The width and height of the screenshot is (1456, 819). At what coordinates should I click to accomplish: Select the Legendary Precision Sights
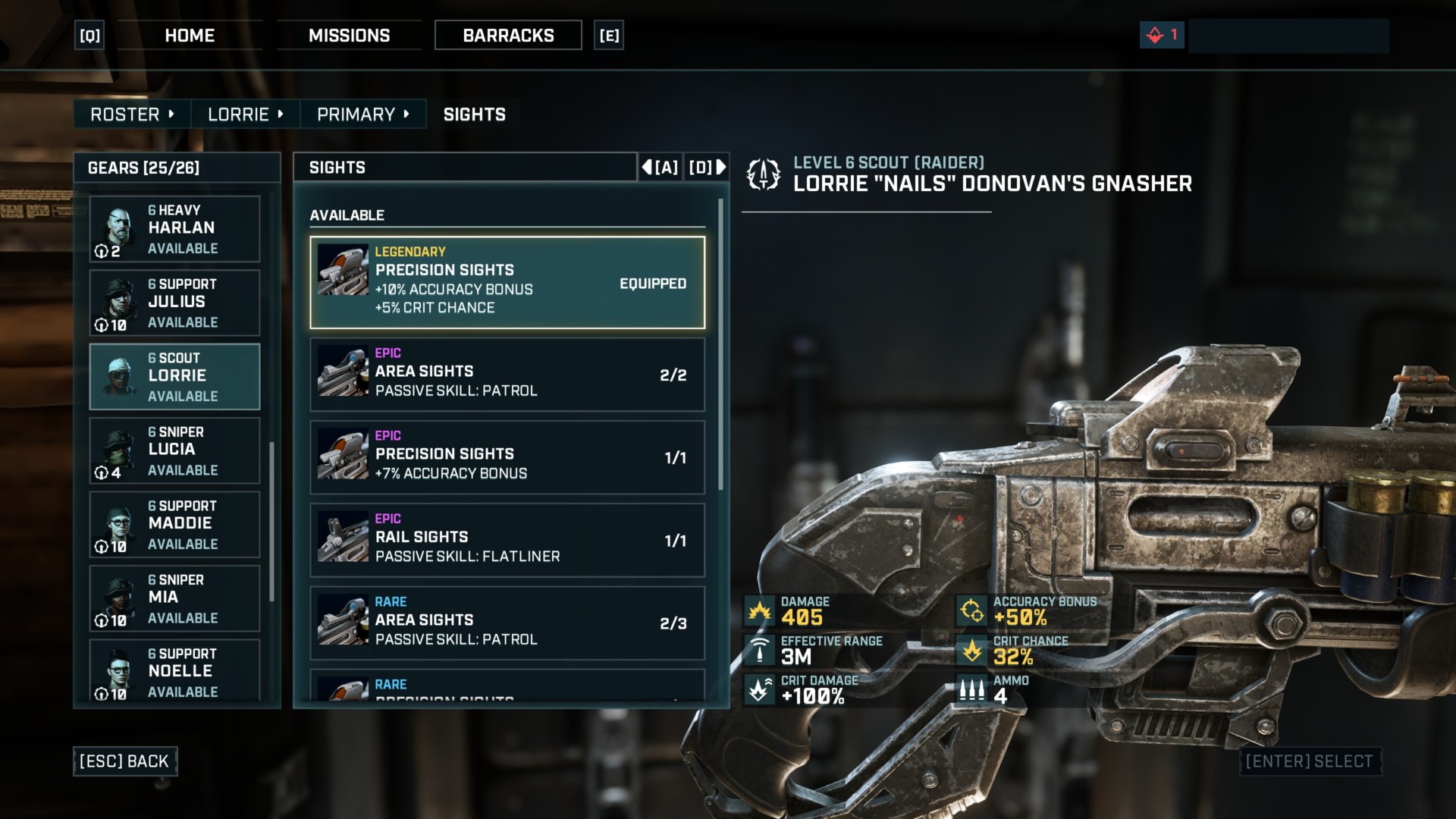click(x=507, y=282)
